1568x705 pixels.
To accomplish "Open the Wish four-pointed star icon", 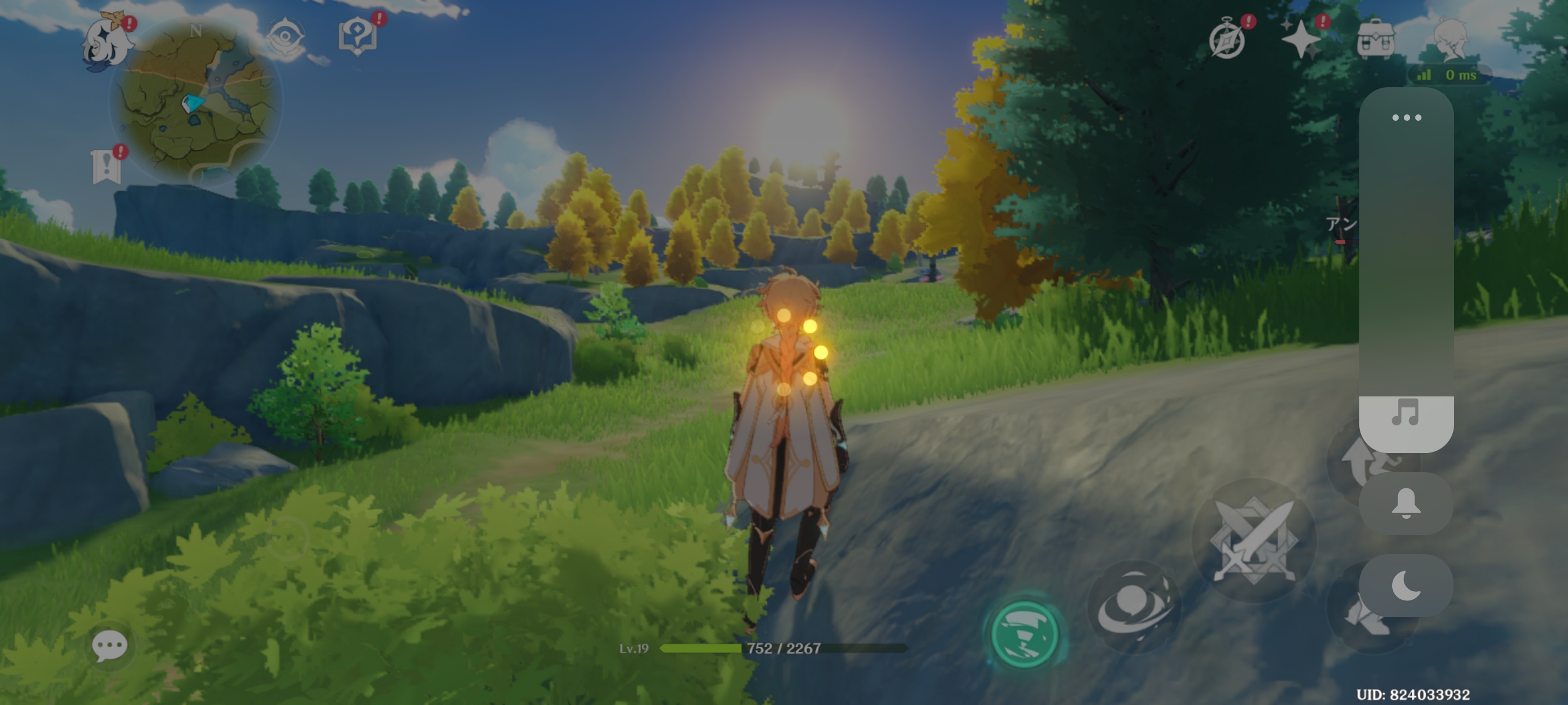I will click(x=1301, y=39).
